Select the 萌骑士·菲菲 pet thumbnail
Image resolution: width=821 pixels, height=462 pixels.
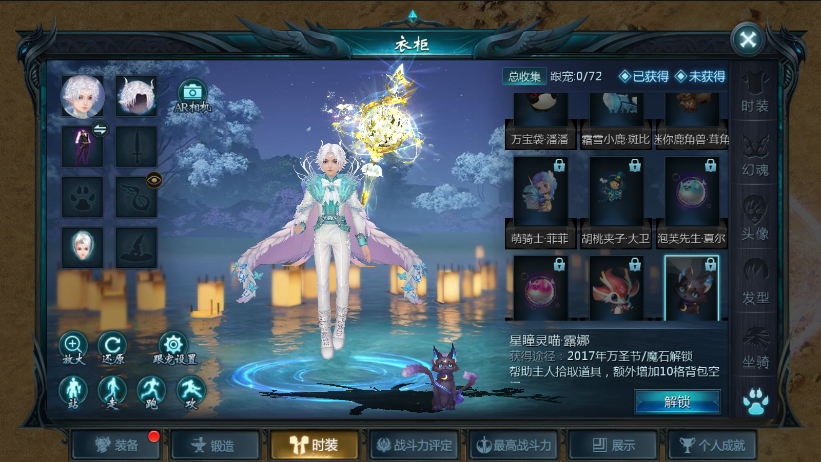click(541, 192)
